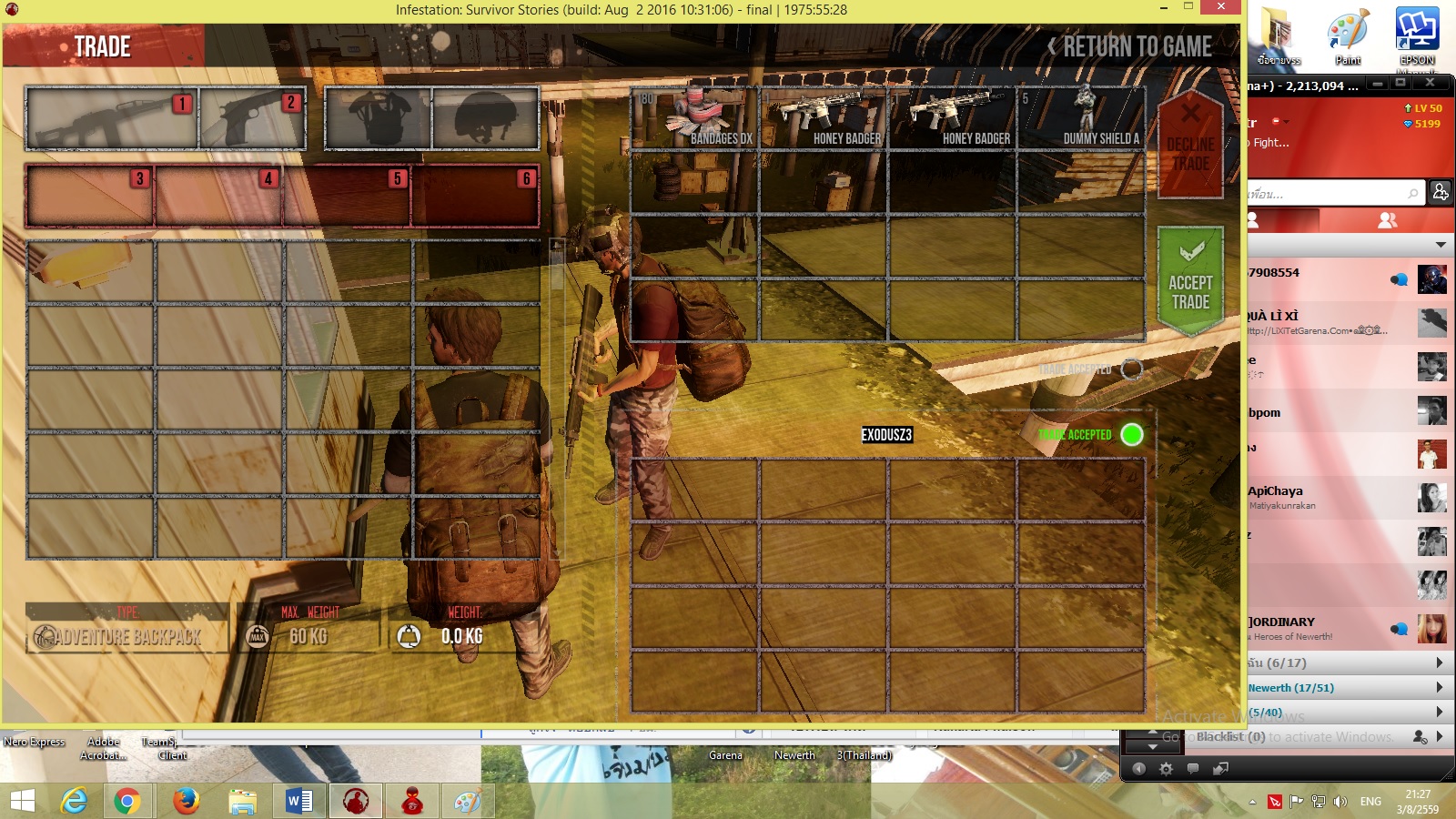The width and height of the screenshot is (1456, 819).
Task: Close the Infestation game window
Action: click(1219, 7)
